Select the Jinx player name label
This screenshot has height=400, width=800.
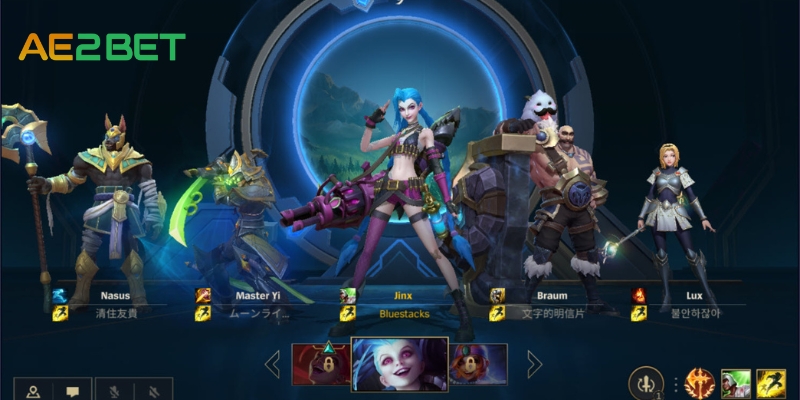403,296
